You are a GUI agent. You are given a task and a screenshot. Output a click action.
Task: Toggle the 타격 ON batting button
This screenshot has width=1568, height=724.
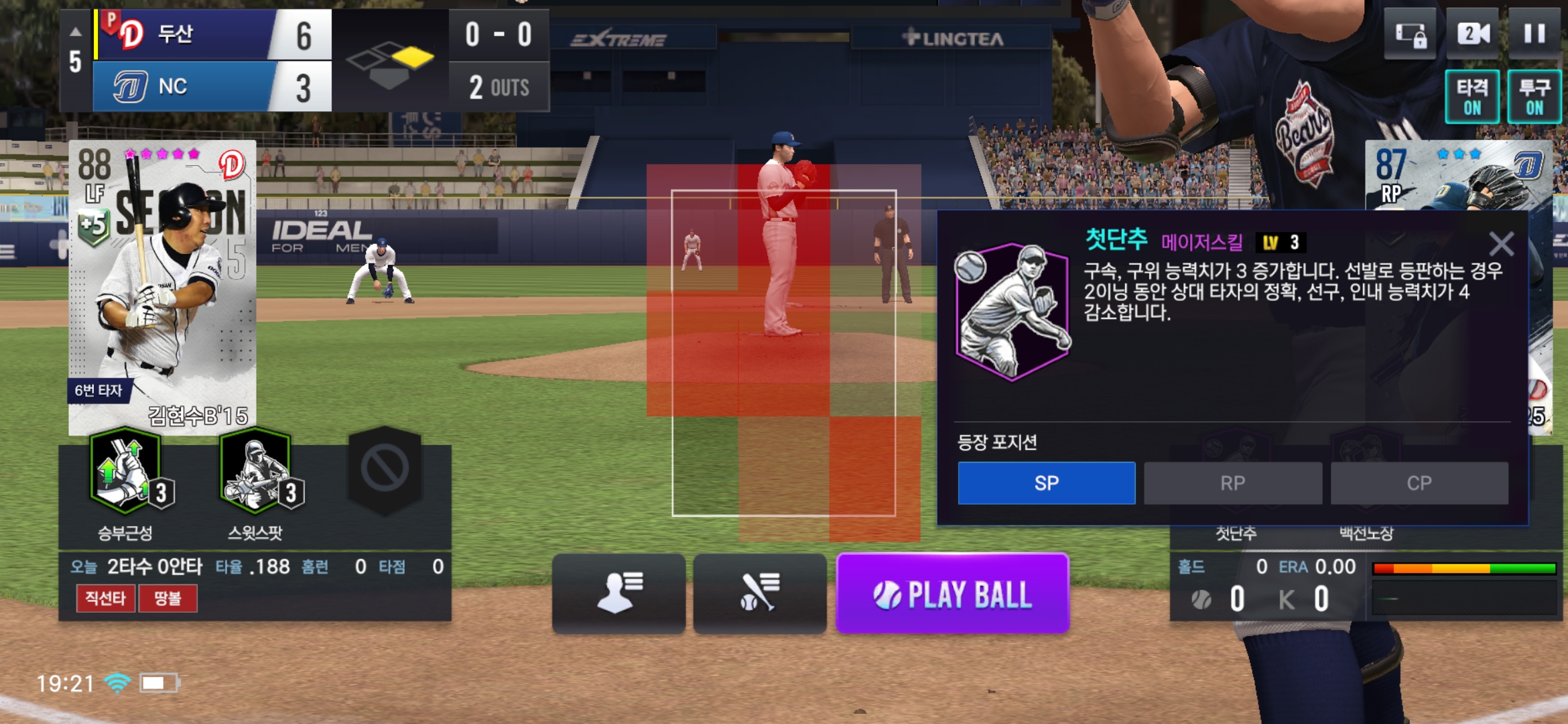(x=1472, y=97)
